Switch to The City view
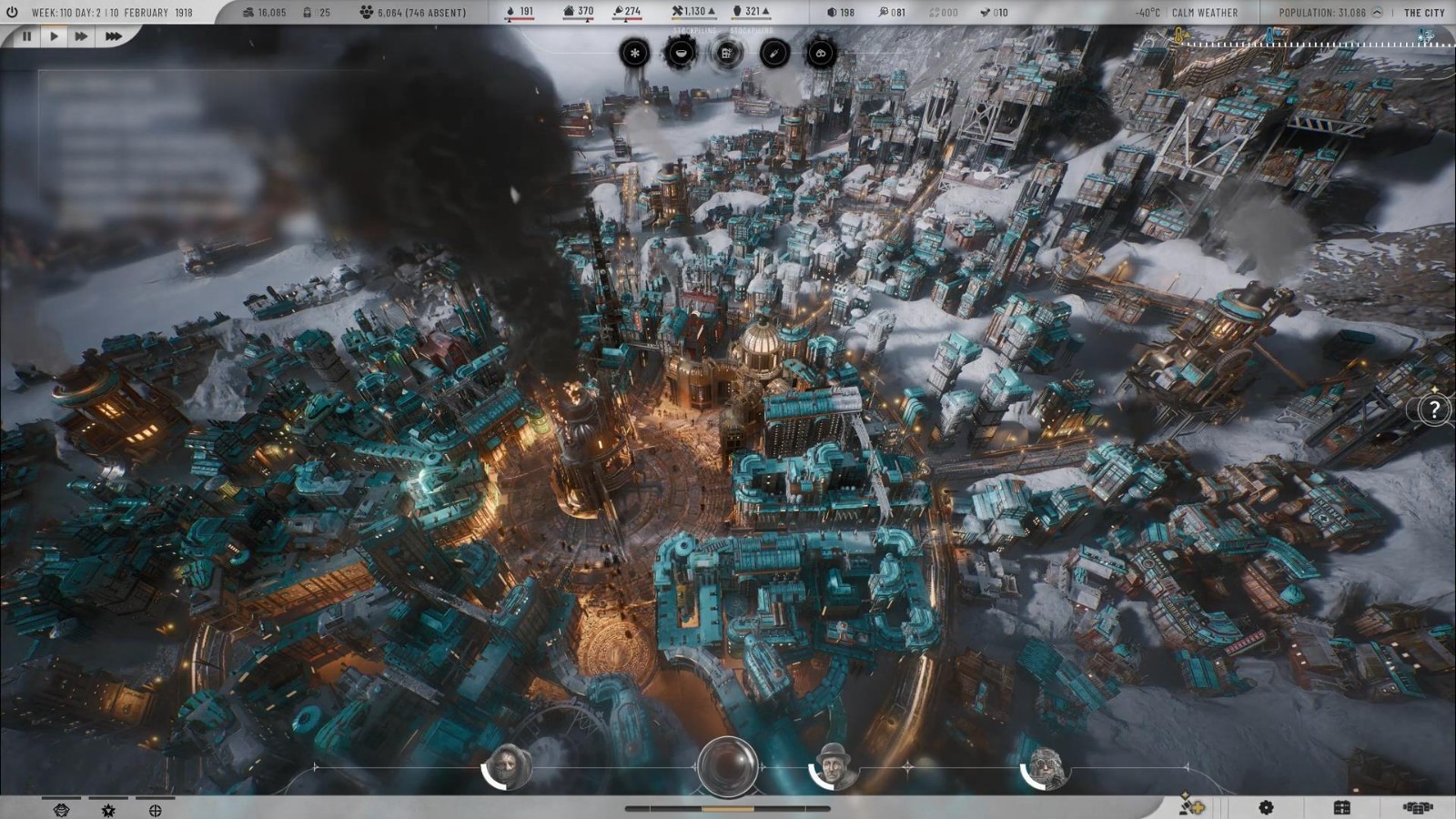This screenshot has height=819, width=1456. point(1424,13)
